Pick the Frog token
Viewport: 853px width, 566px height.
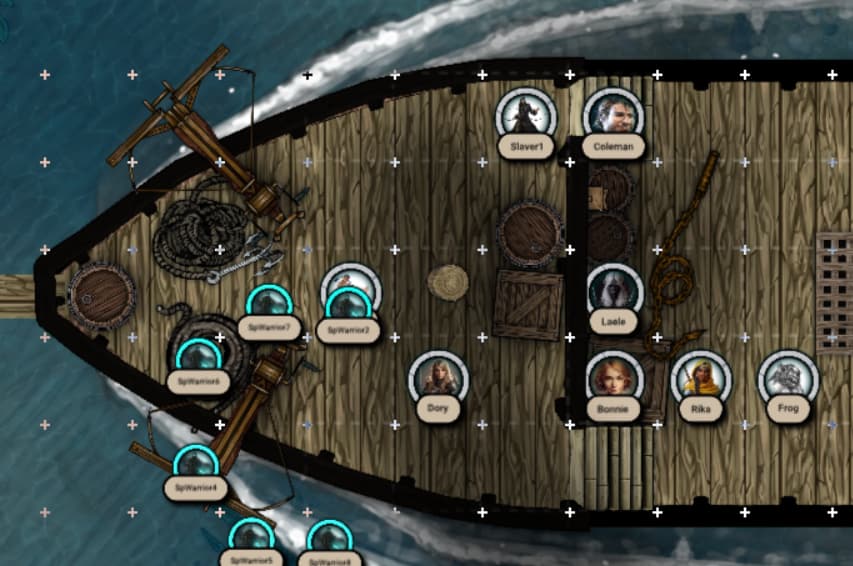[x=787, y=378]
